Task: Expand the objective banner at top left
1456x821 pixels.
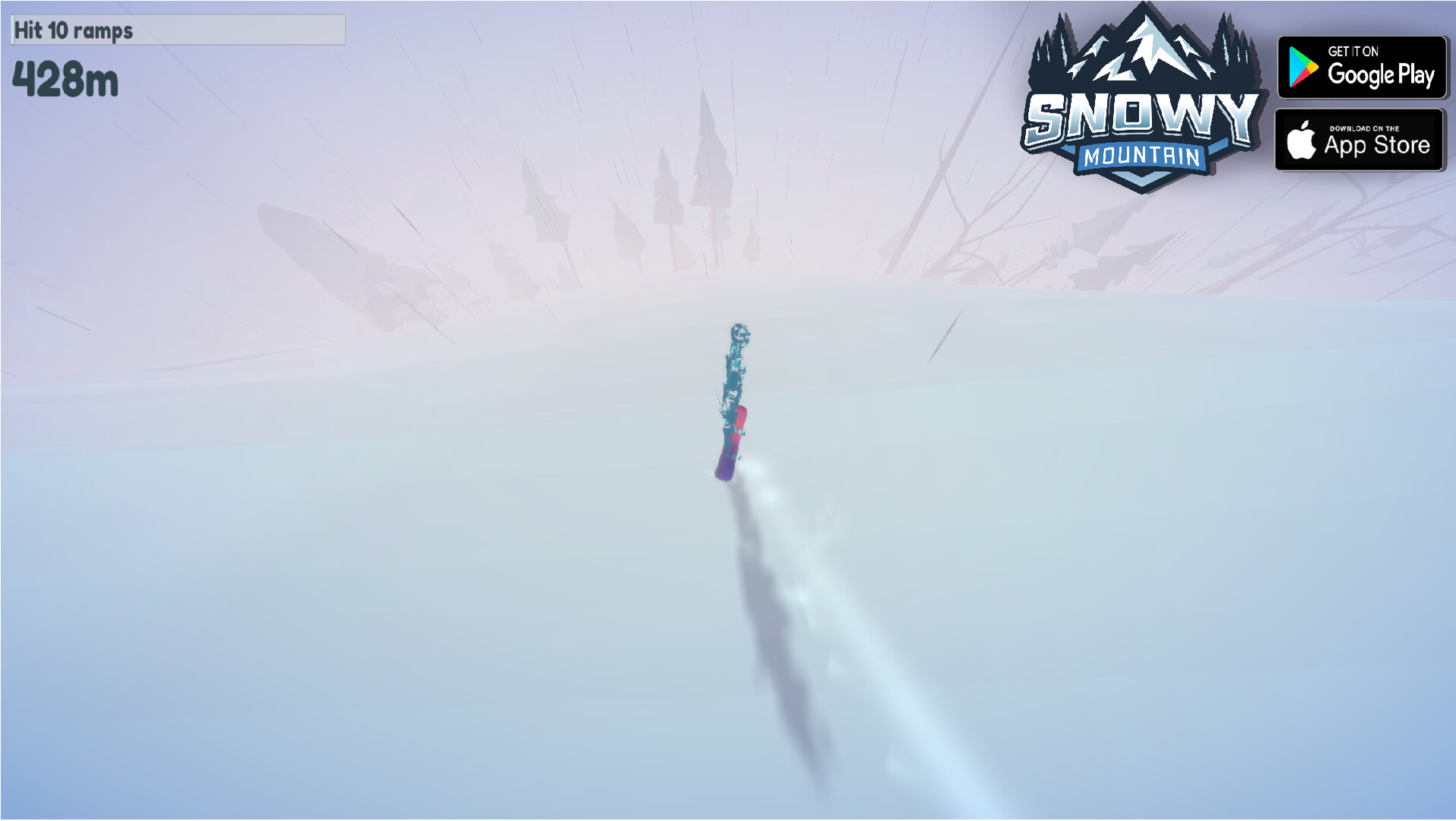Action: (177, 30)
